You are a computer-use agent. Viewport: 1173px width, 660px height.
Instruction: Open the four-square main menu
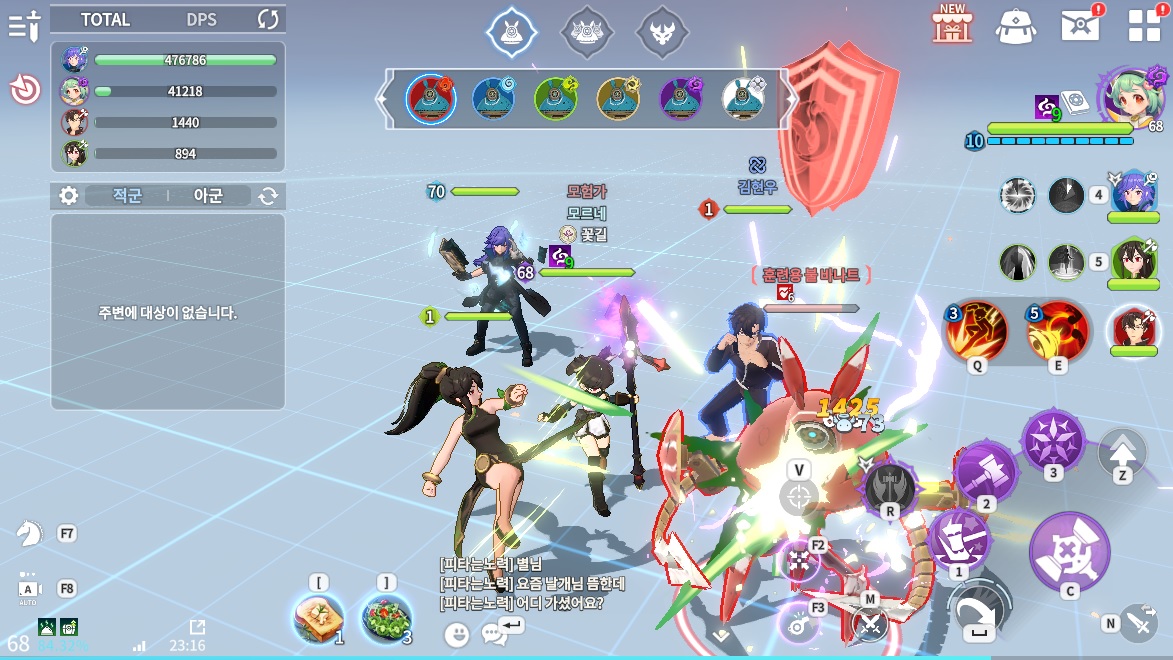(1144, 25)
